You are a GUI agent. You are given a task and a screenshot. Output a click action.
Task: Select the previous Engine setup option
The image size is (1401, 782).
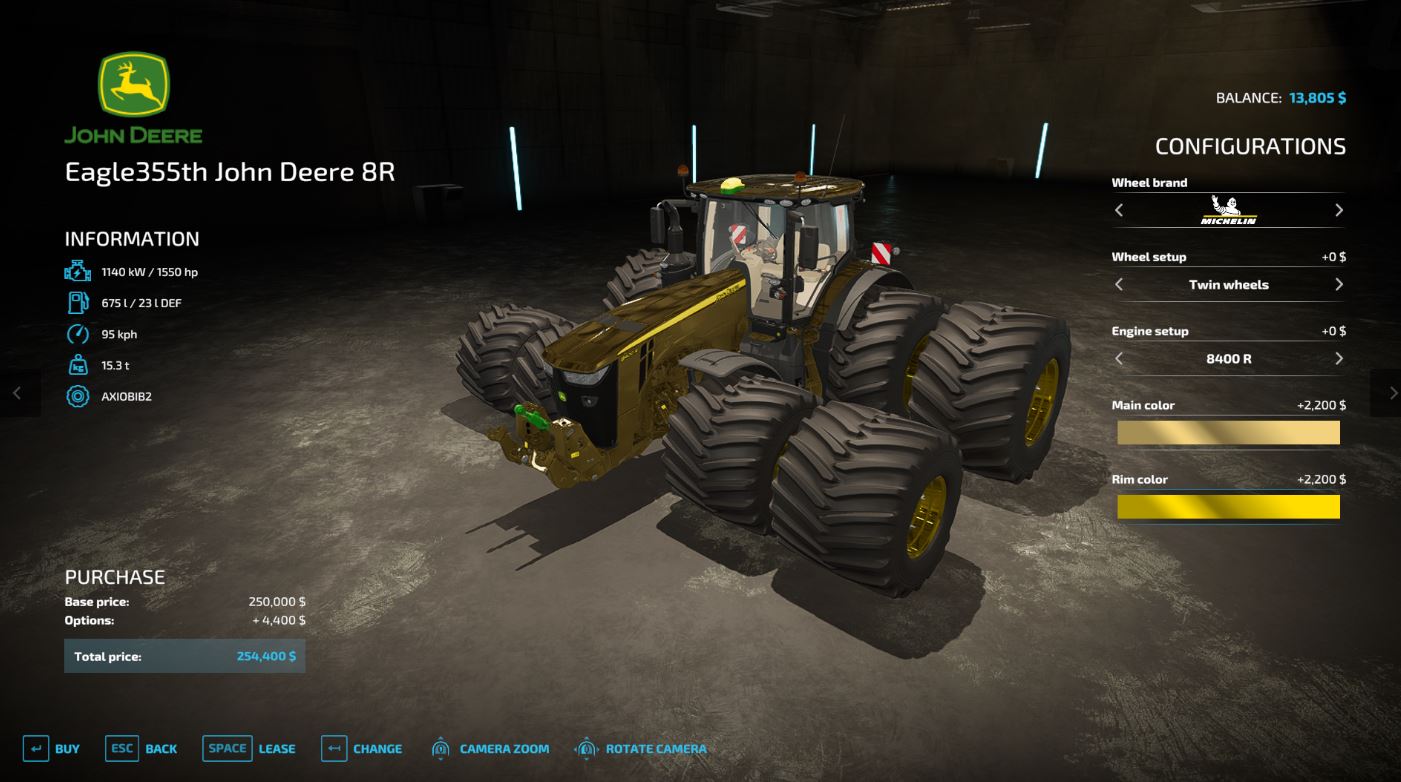point(1120,359)
